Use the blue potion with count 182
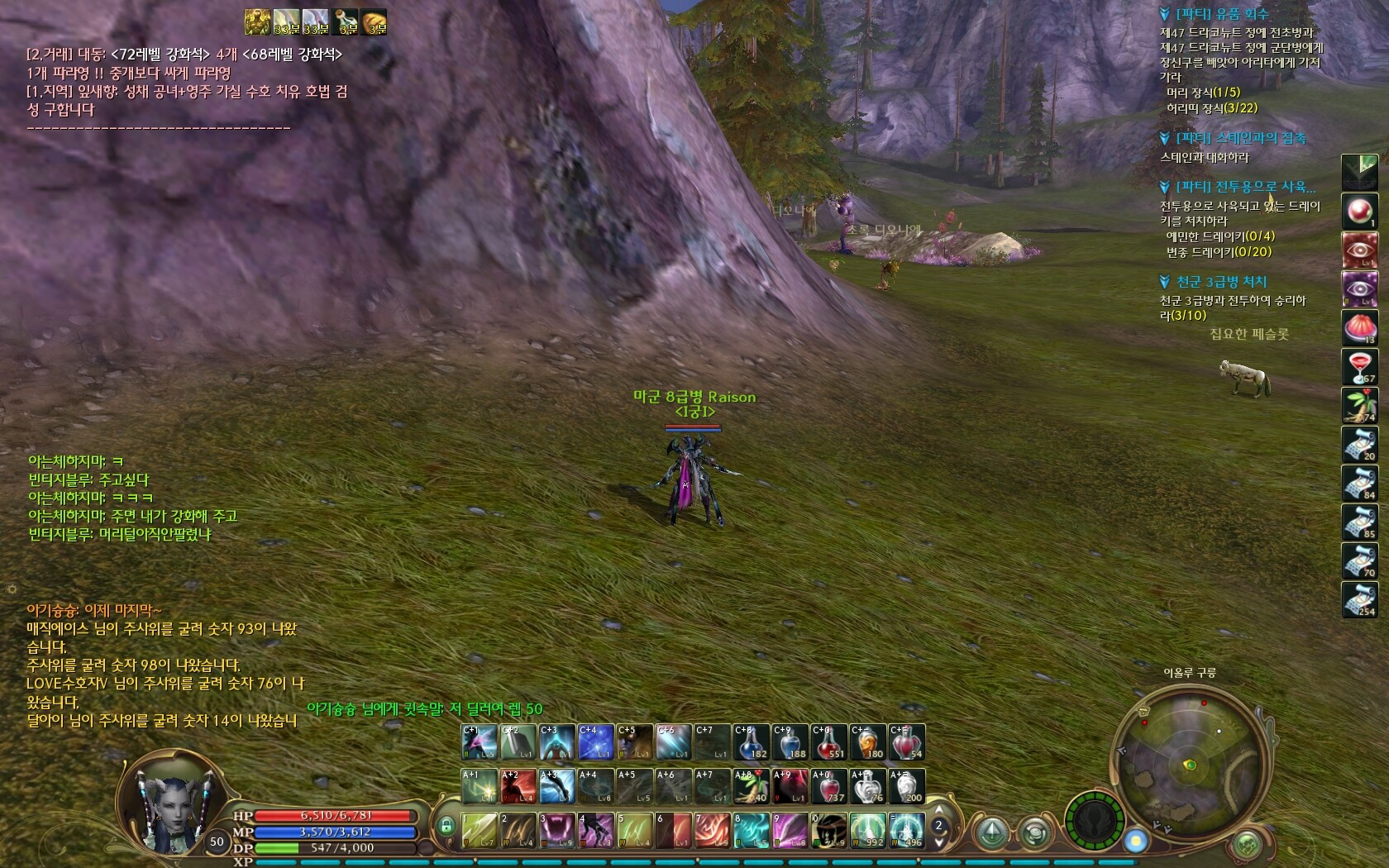 pyautogui.click(x=751, y=742)
